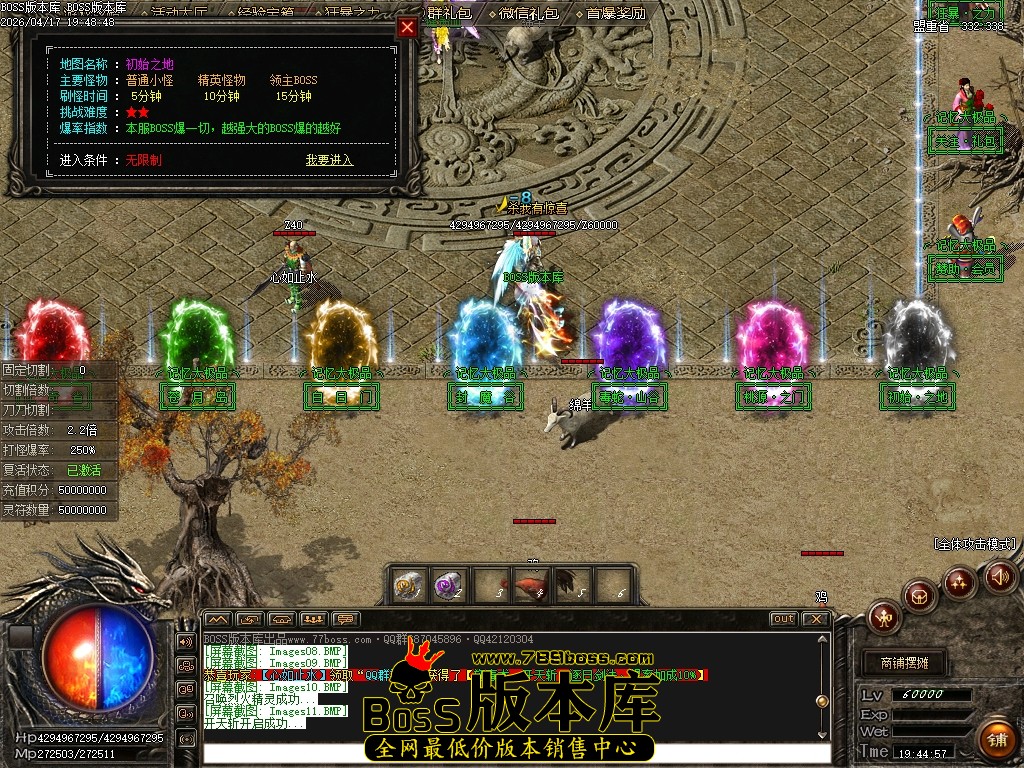Select the speech bubble chat tab icon
This screenshot has height=768, width=1024.
click(346, 619)
